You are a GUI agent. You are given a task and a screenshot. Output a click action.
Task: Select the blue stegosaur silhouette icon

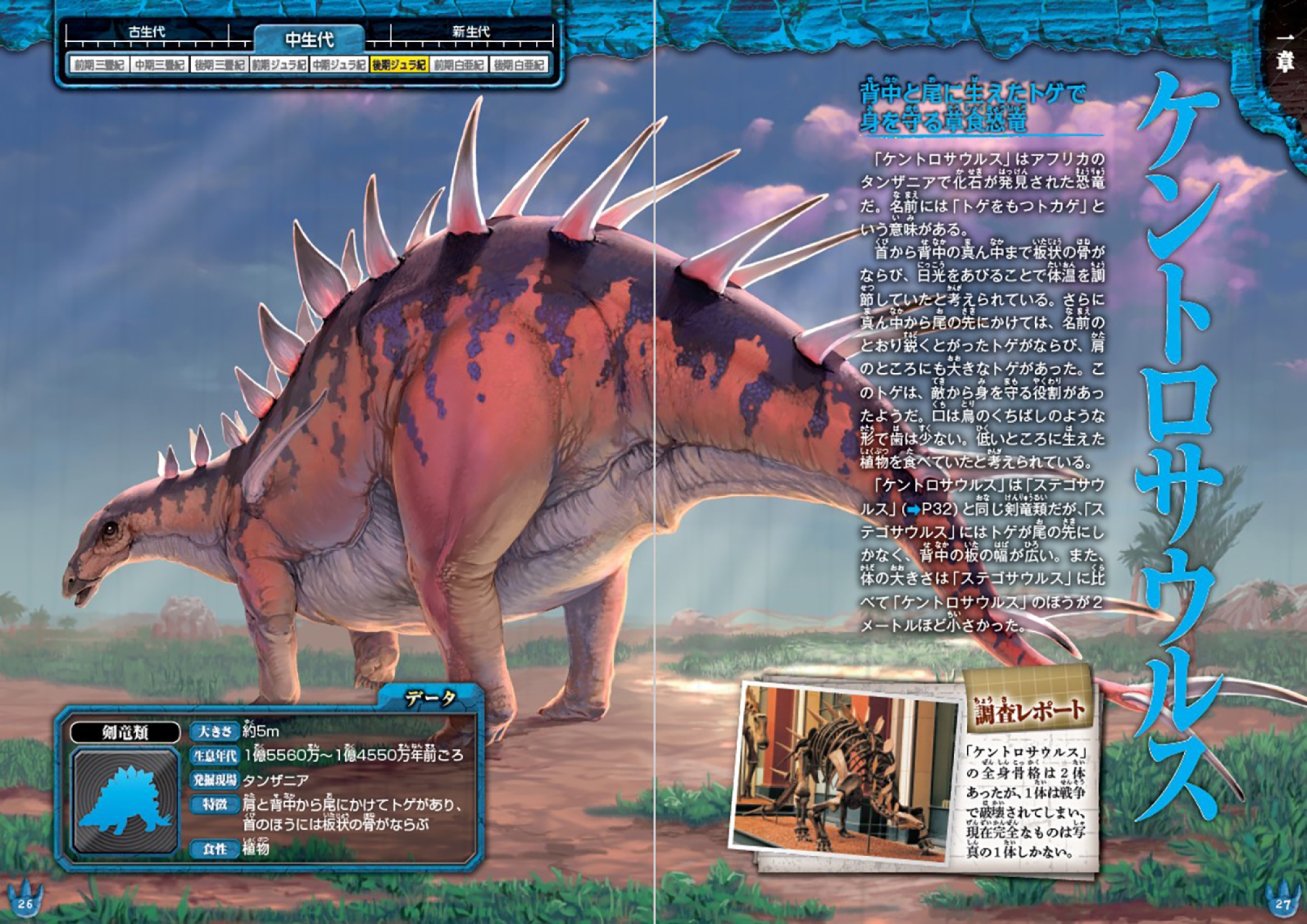(x=125, y=801)
